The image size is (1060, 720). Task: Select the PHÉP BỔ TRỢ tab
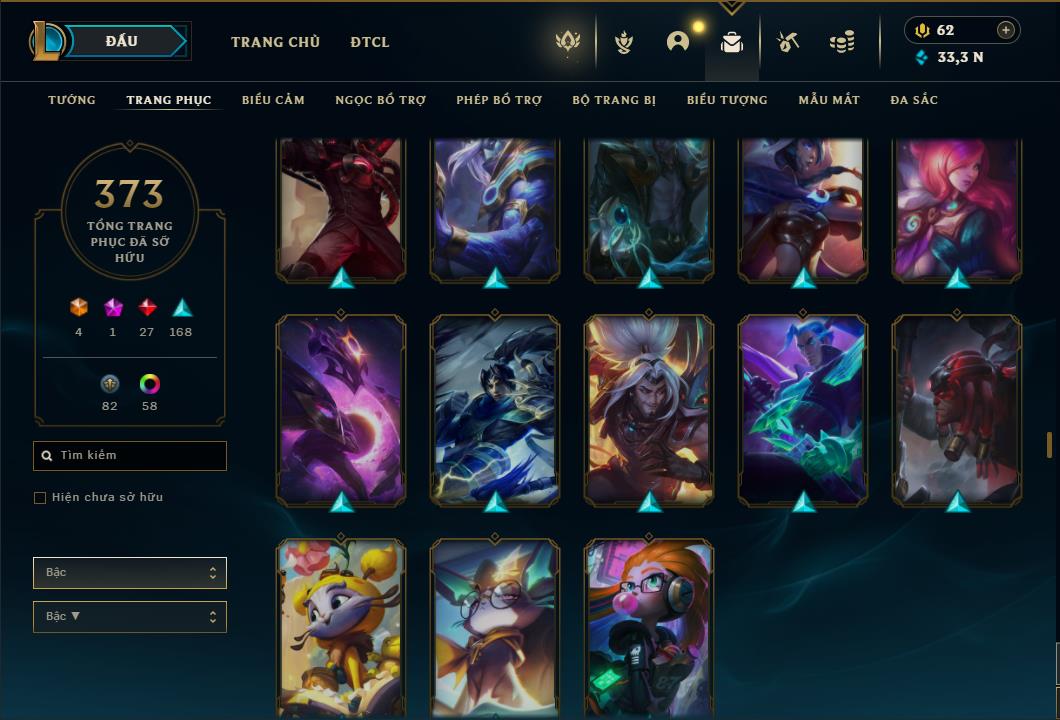click(x=499, y=100)
